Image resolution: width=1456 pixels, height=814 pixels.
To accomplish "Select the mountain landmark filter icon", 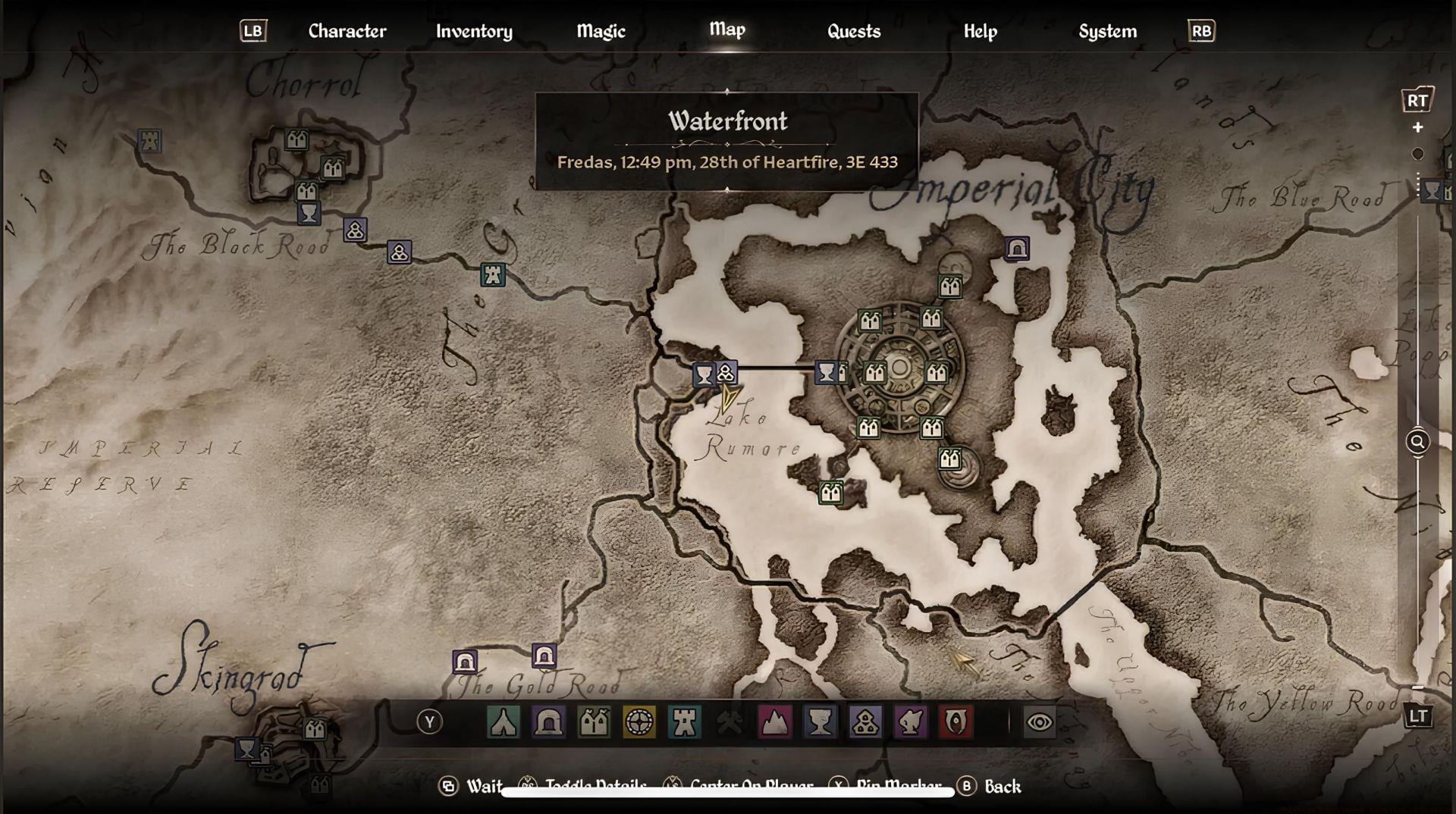I will 775,722.
